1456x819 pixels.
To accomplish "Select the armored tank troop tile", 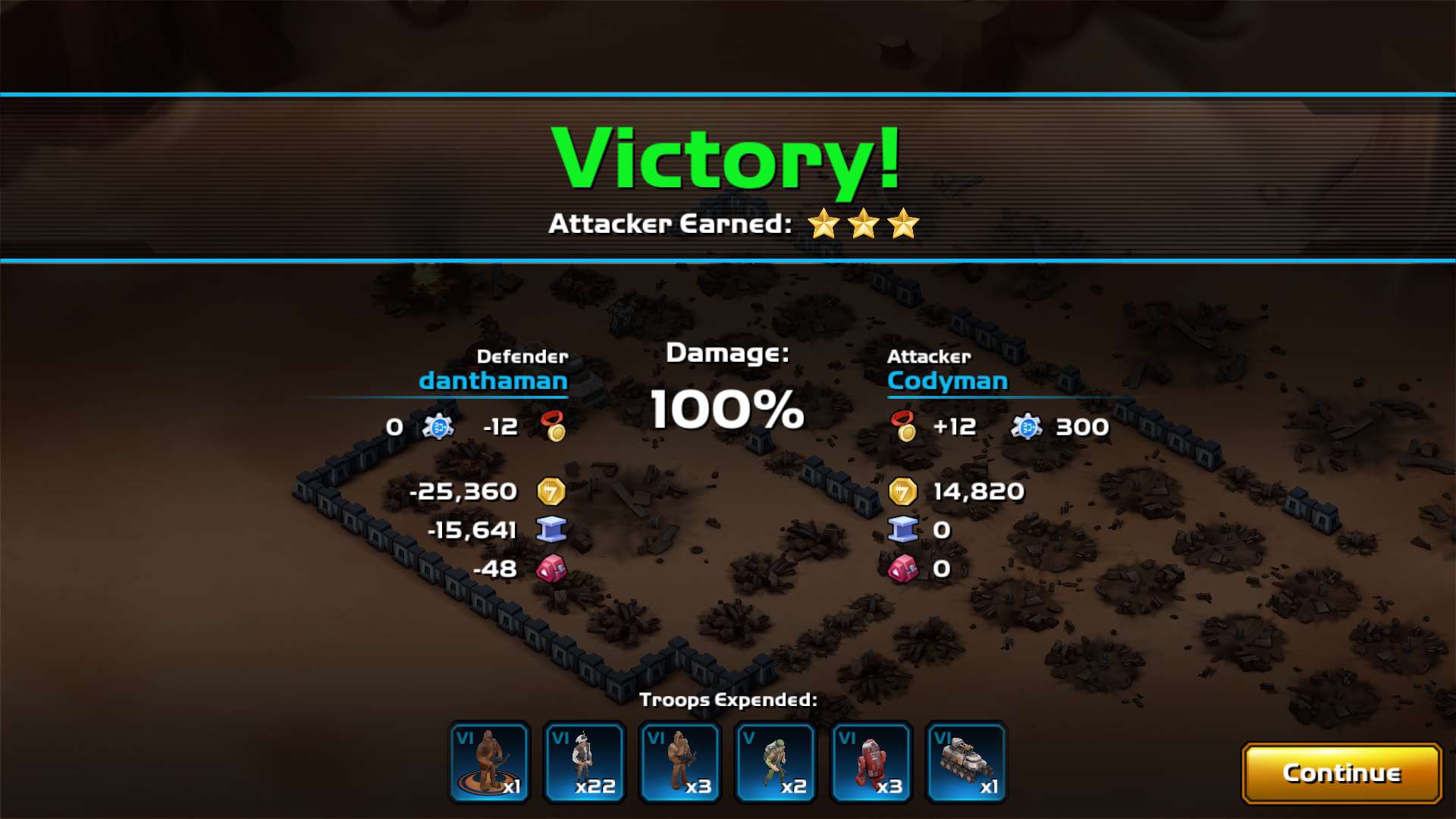I will coord(966,762).
